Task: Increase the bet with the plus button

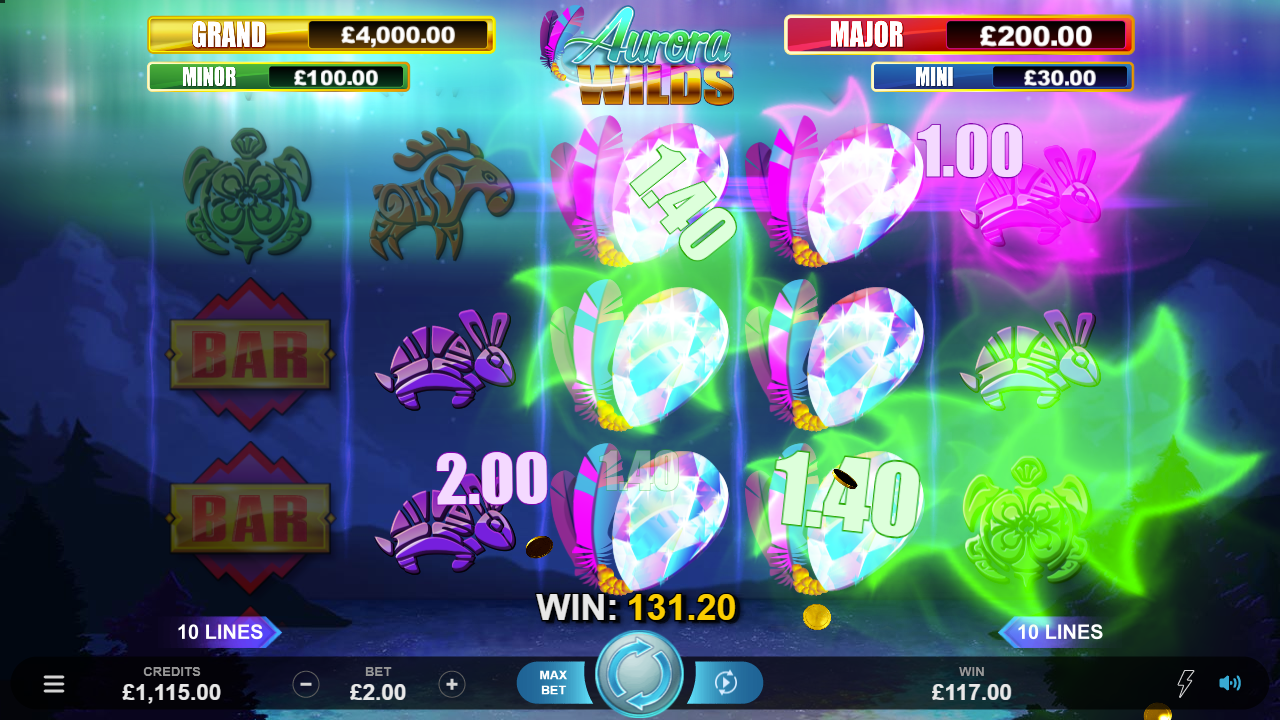Action: point(452,684)
